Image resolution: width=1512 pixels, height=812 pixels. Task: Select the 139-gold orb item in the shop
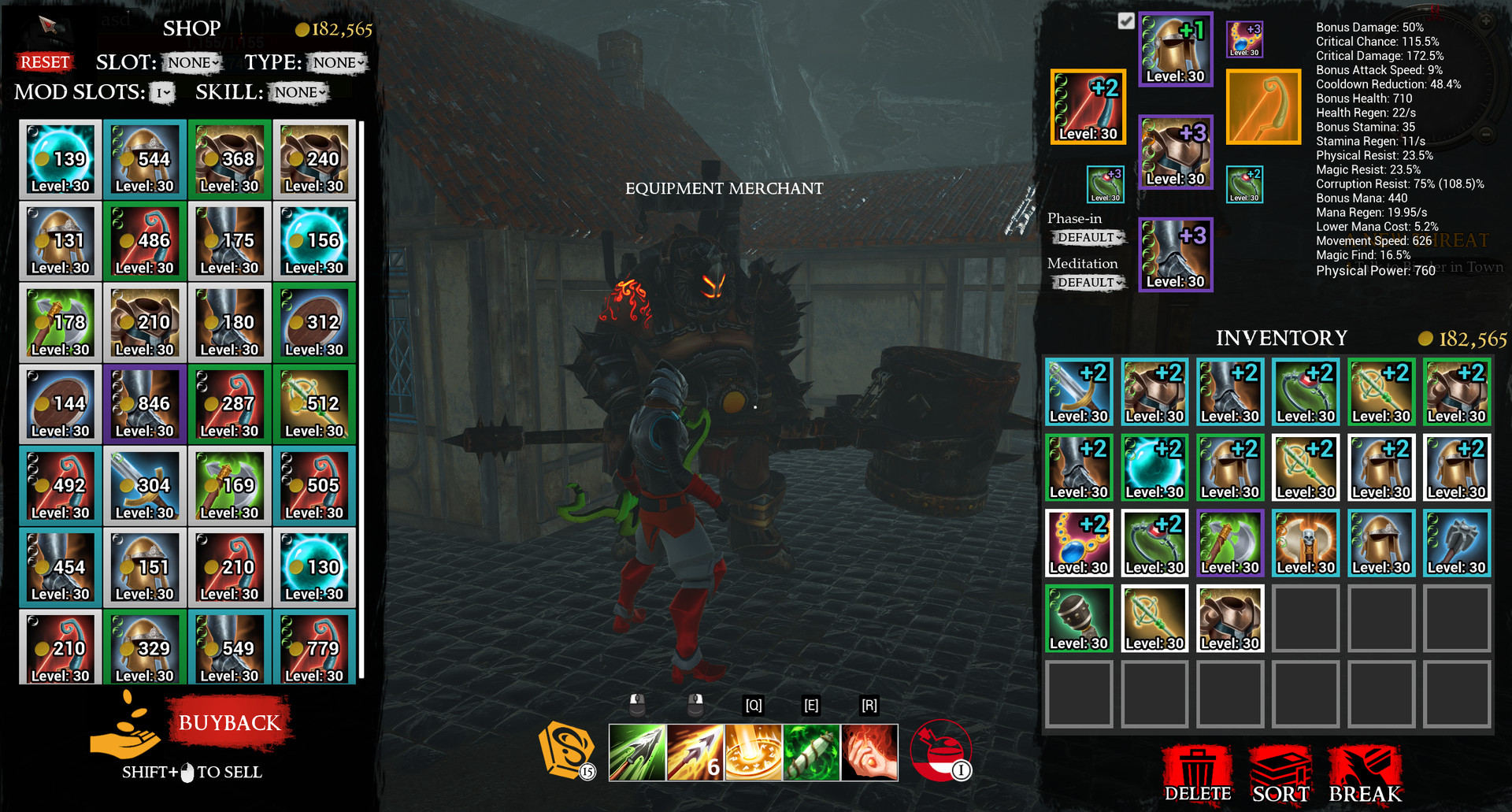(60, 160)
